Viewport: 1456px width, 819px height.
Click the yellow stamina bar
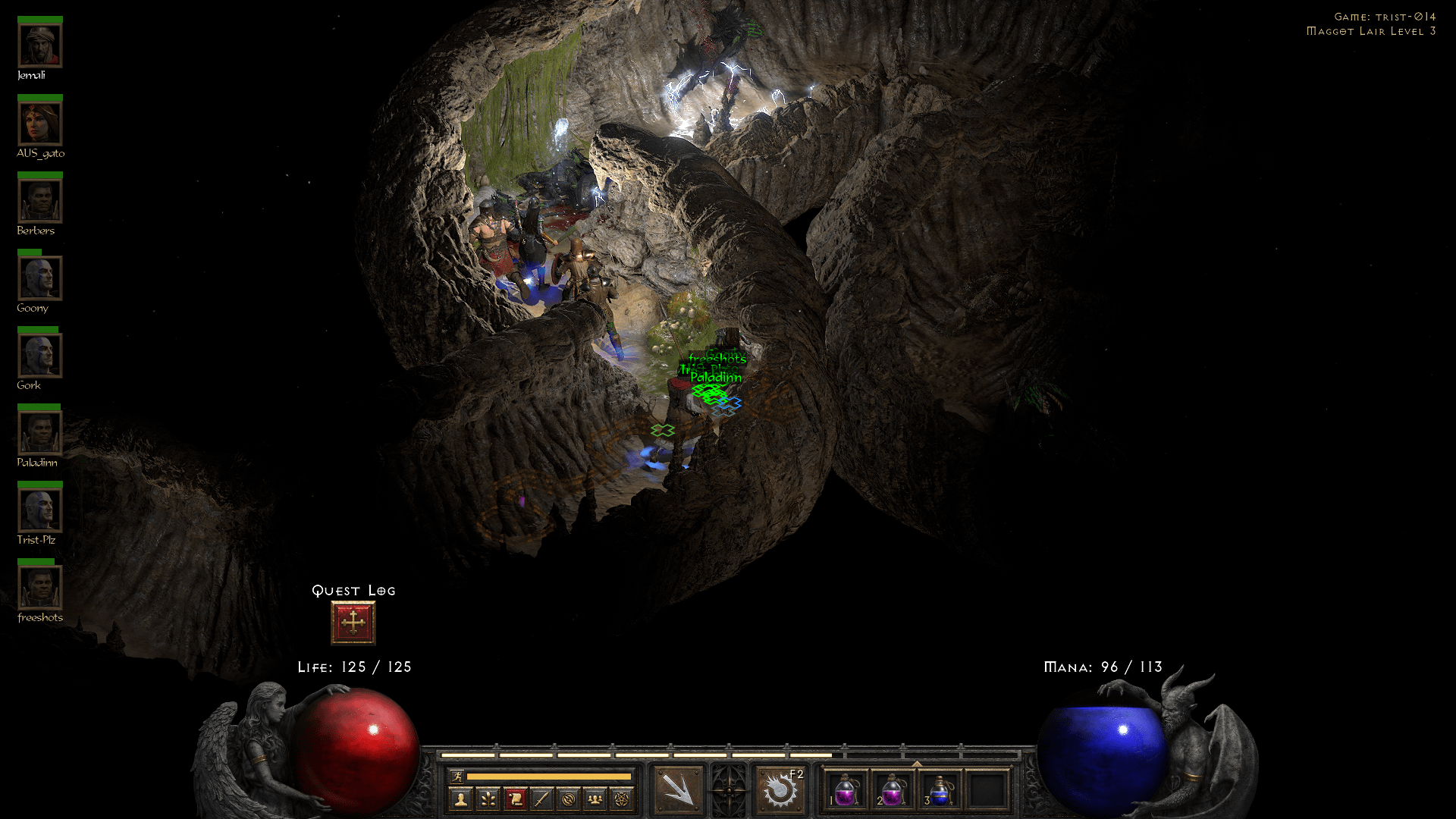[x=550, y=777]
